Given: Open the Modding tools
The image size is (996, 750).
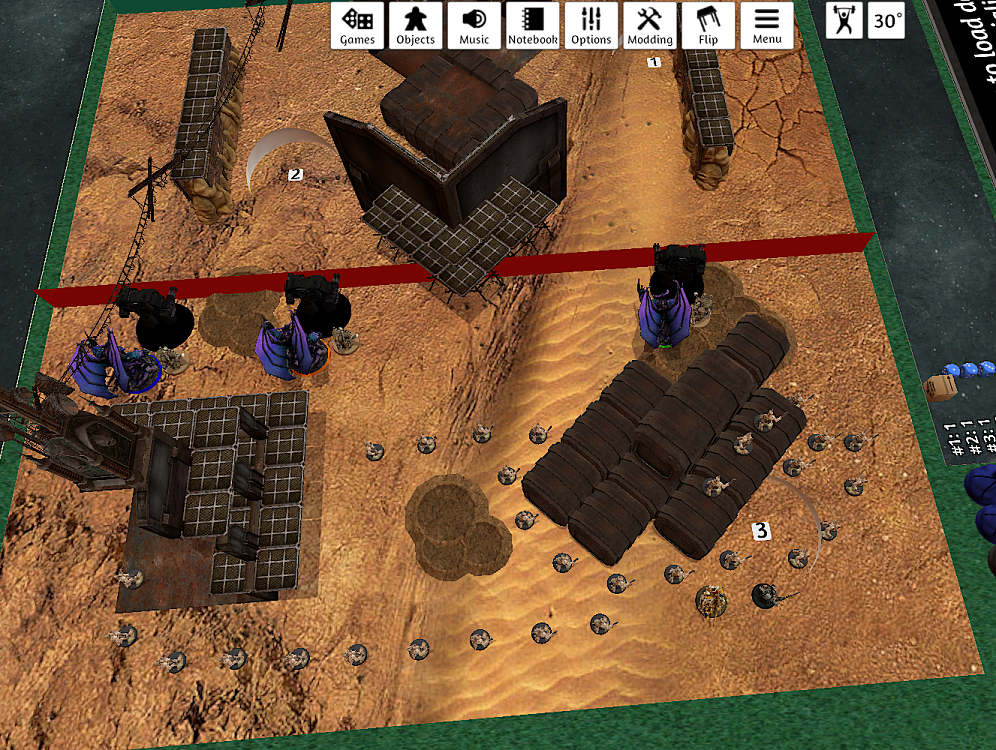Looking at the screenshot, I should point(650,25).
